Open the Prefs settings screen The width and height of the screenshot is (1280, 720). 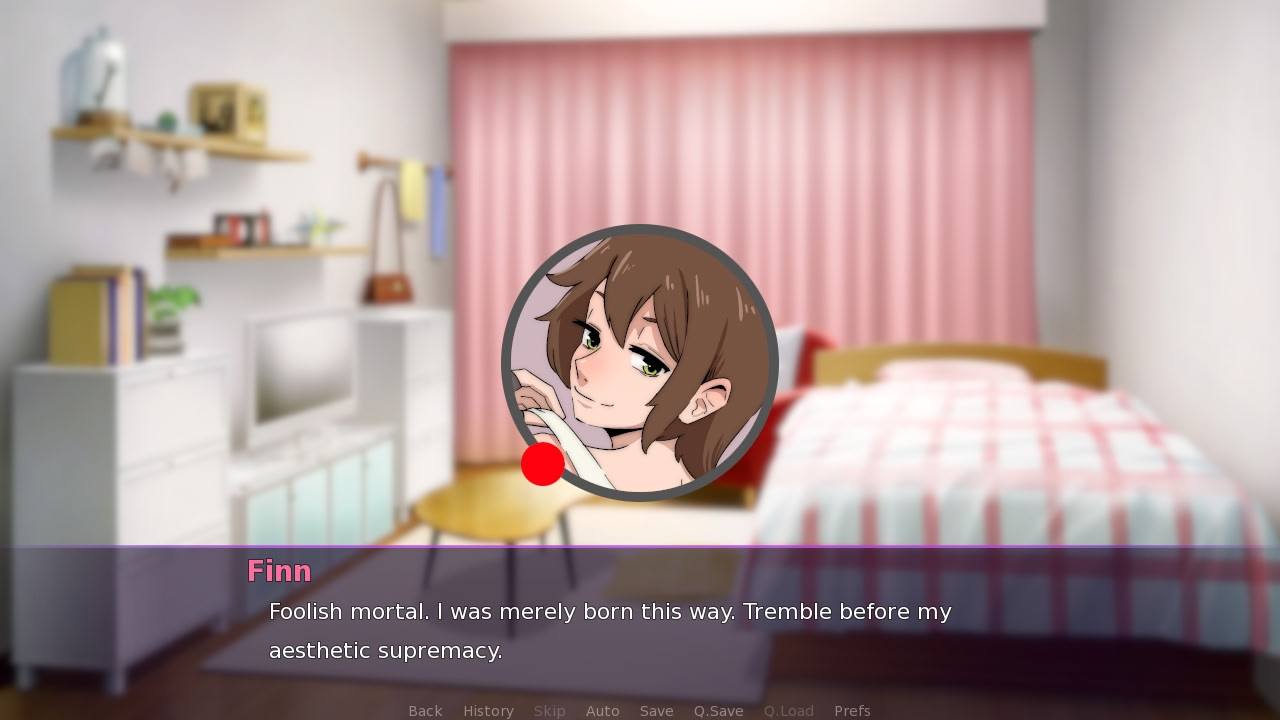(851, 710)
